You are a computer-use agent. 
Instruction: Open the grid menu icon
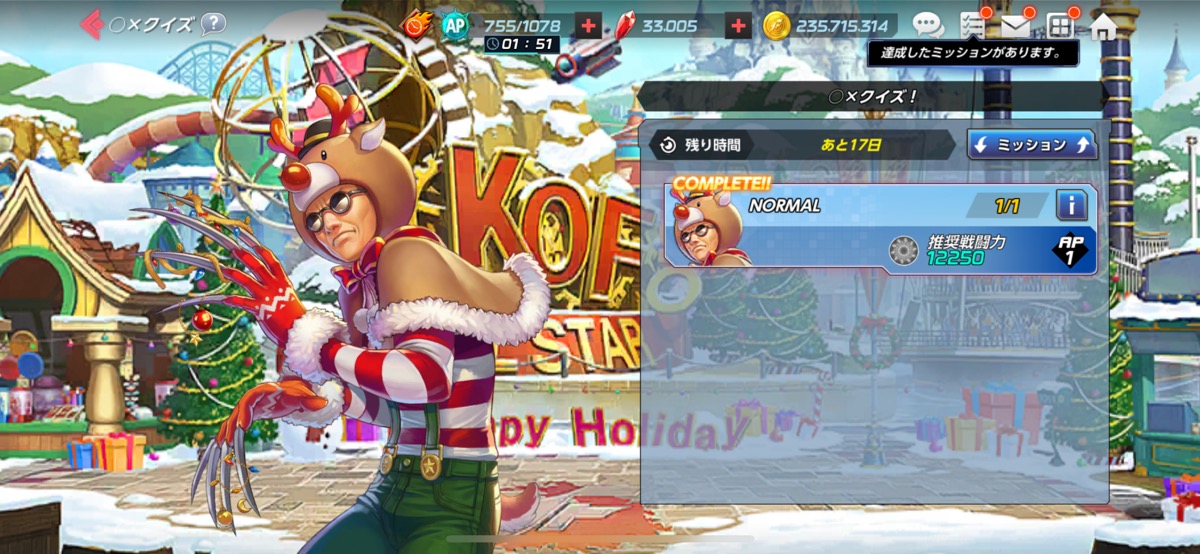click(1060, 26)
